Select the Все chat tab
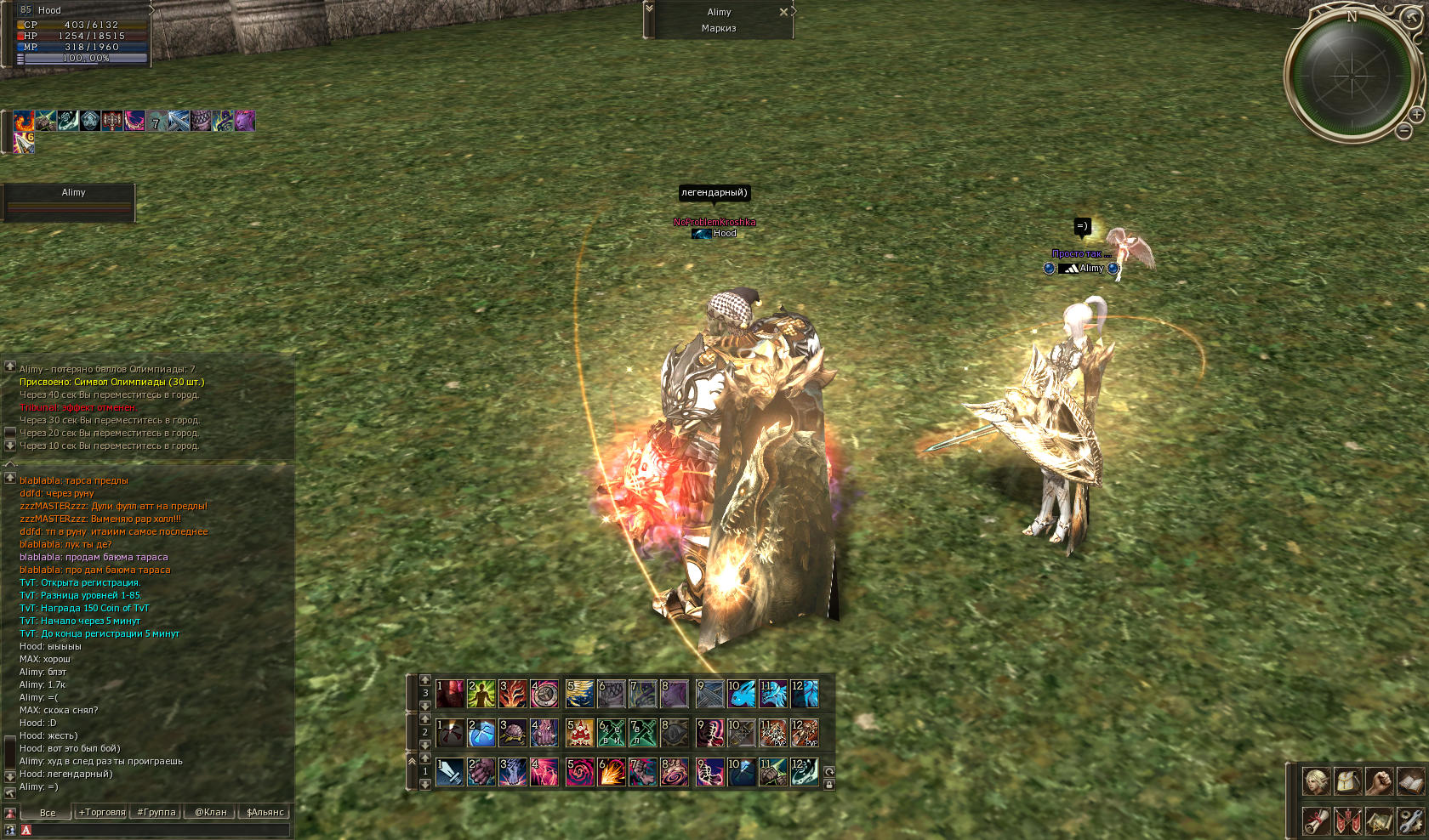 click(x=48, y=812)
